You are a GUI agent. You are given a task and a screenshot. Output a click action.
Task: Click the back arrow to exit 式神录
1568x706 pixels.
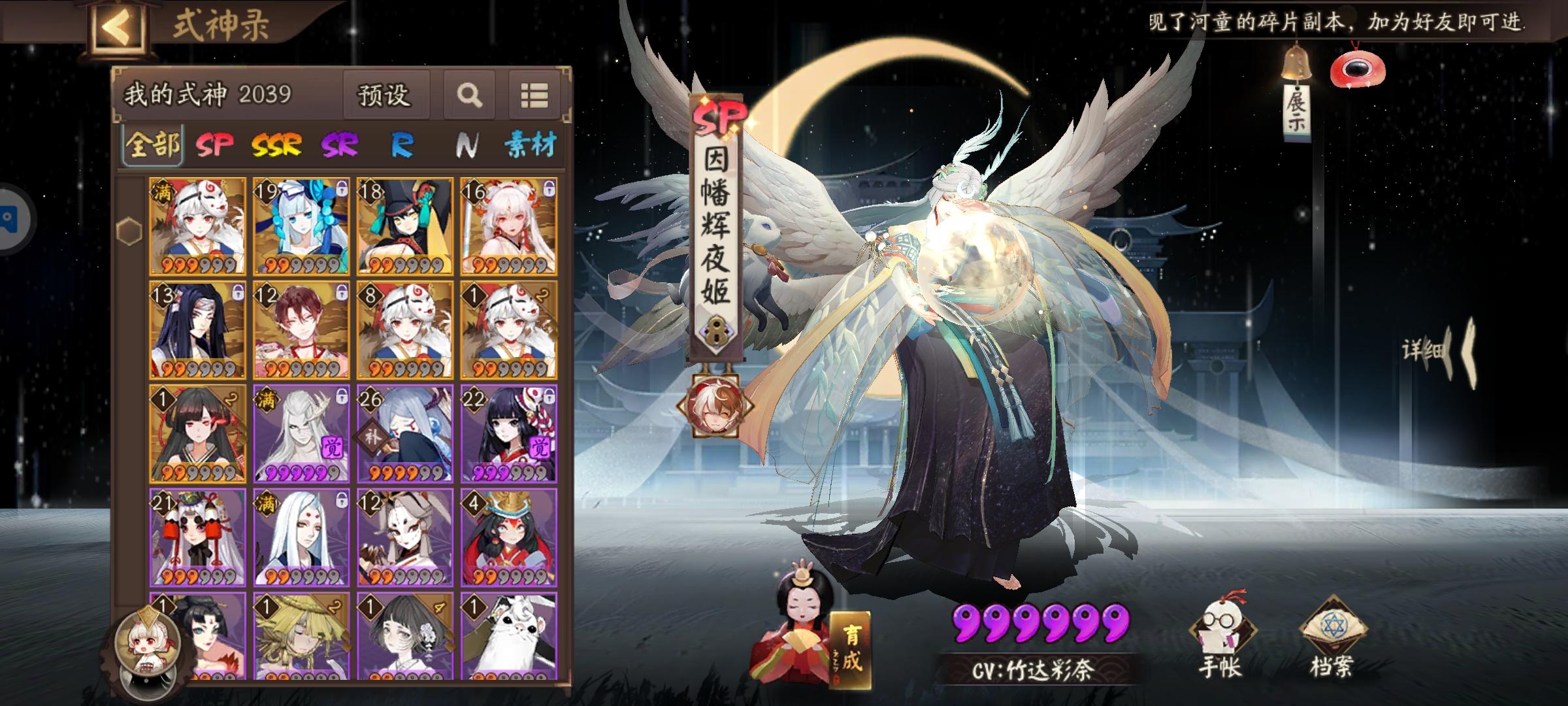(115, 26)
